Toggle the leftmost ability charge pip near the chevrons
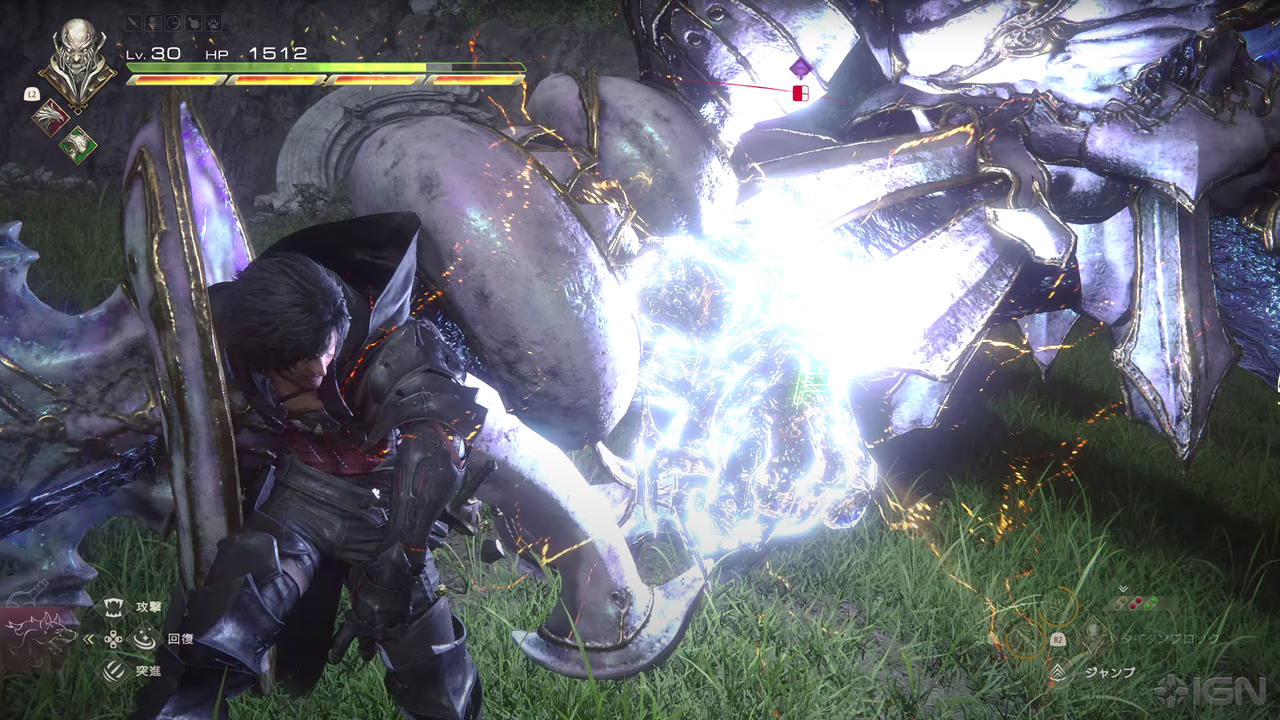This screenshot has width=1280, height=720. (1118, 603)
